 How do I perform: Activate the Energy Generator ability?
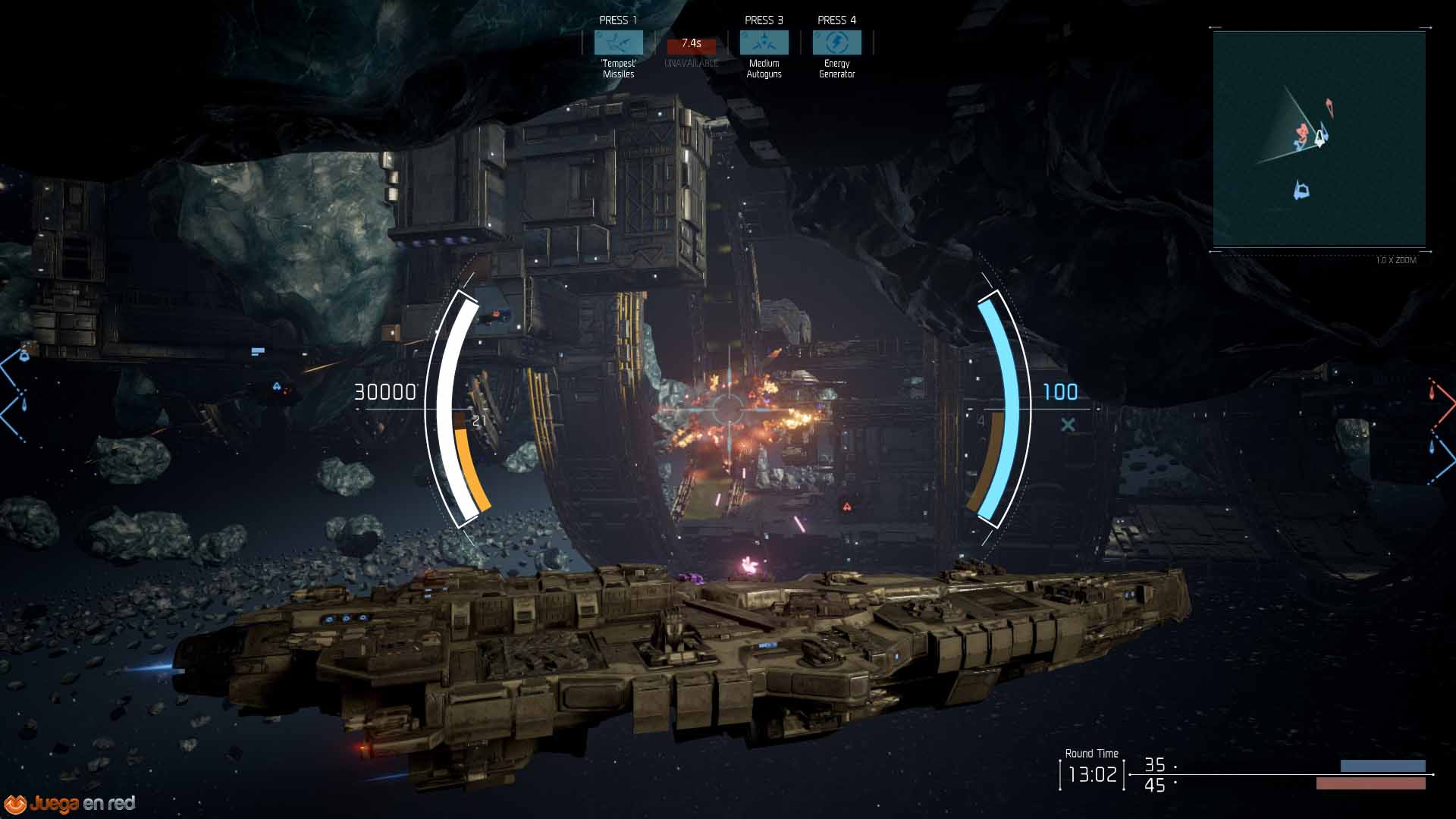point(836,42)
